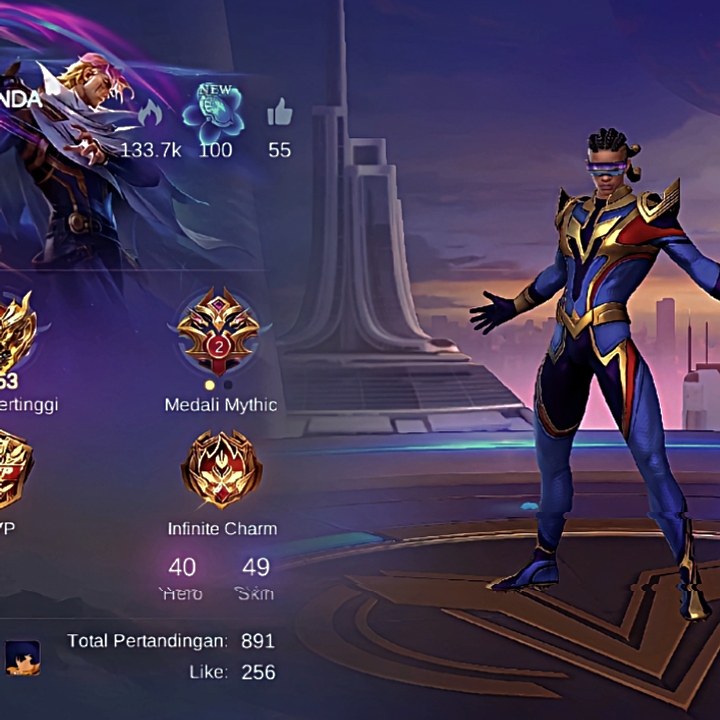View the Infinite Charm emblem
Image resolution: width=720 pixels, height=720 pixels.
click(221, 469)
